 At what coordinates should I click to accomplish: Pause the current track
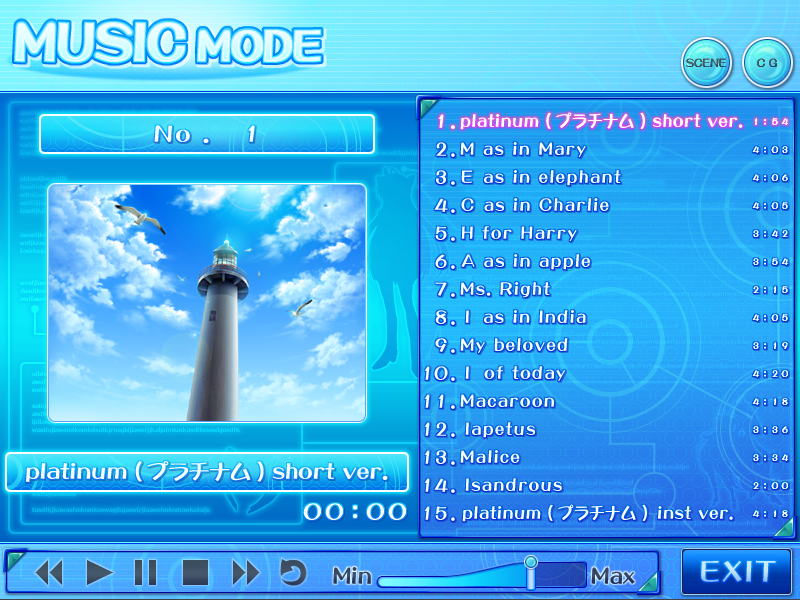(x=146, y=573)
